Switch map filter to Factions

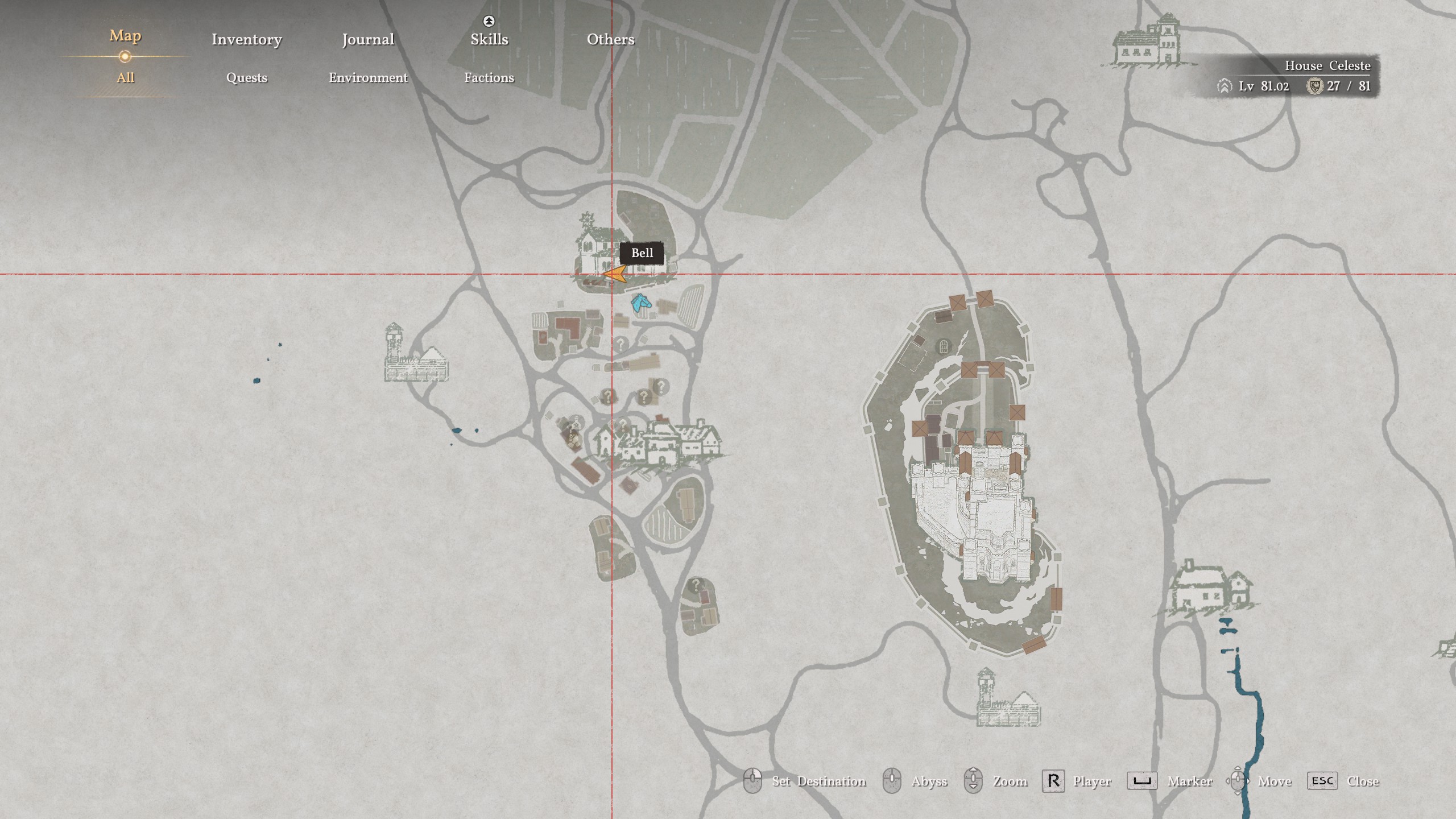(489, 77)
